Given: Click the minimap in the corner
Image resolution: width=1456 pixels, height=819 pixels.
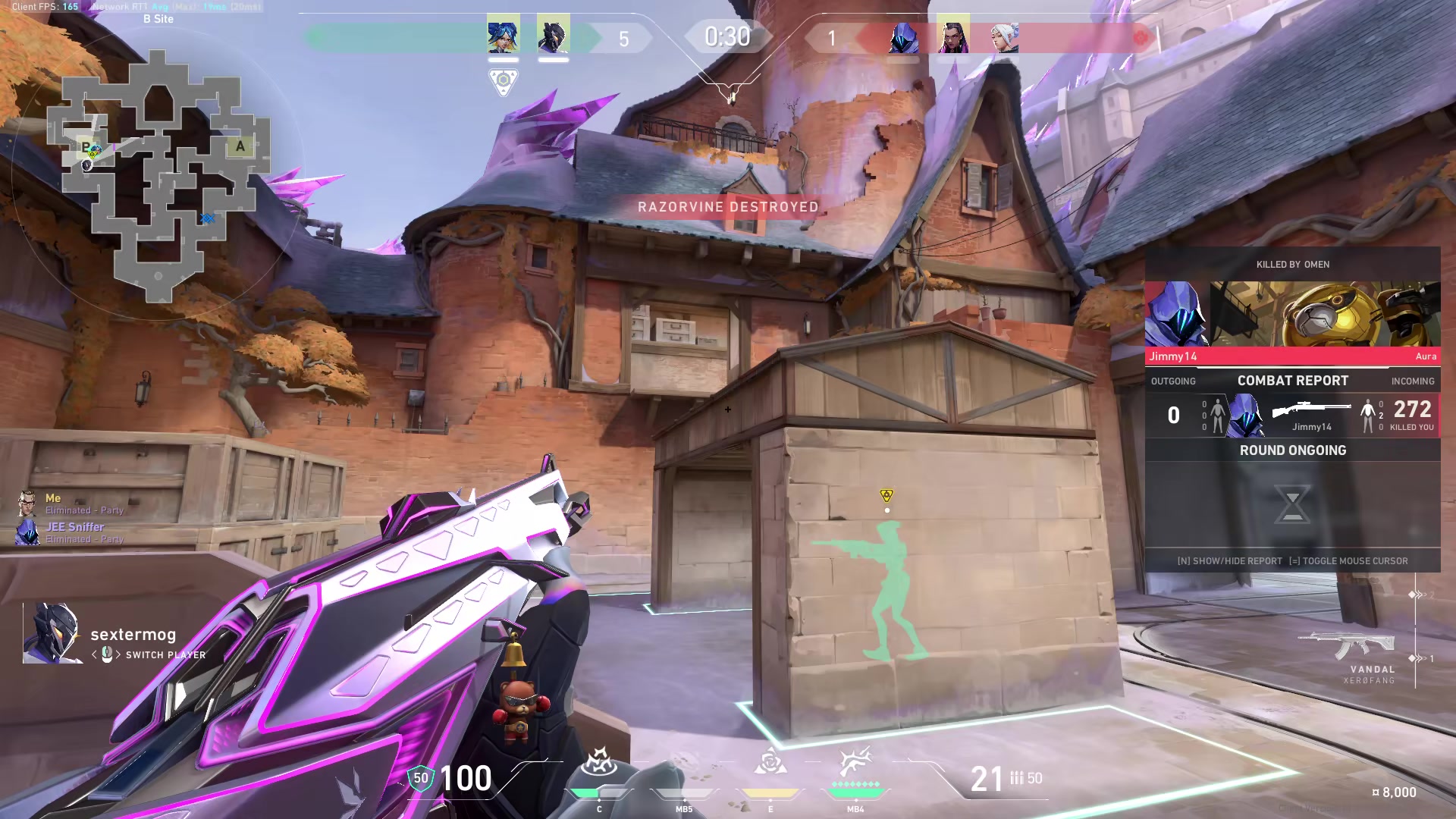Looking at the screenshot, I should (158, 173).
